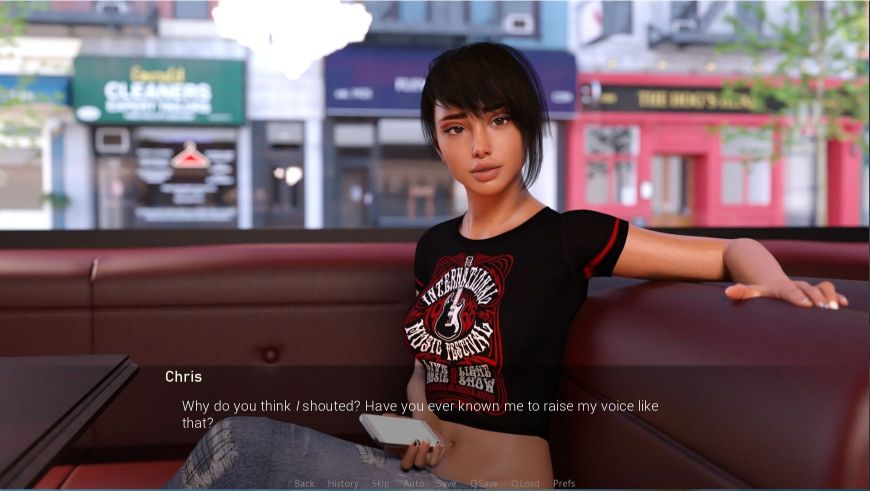Open the Save game screen
Screen dimensions: 870x491
click(x=446, y=483)
